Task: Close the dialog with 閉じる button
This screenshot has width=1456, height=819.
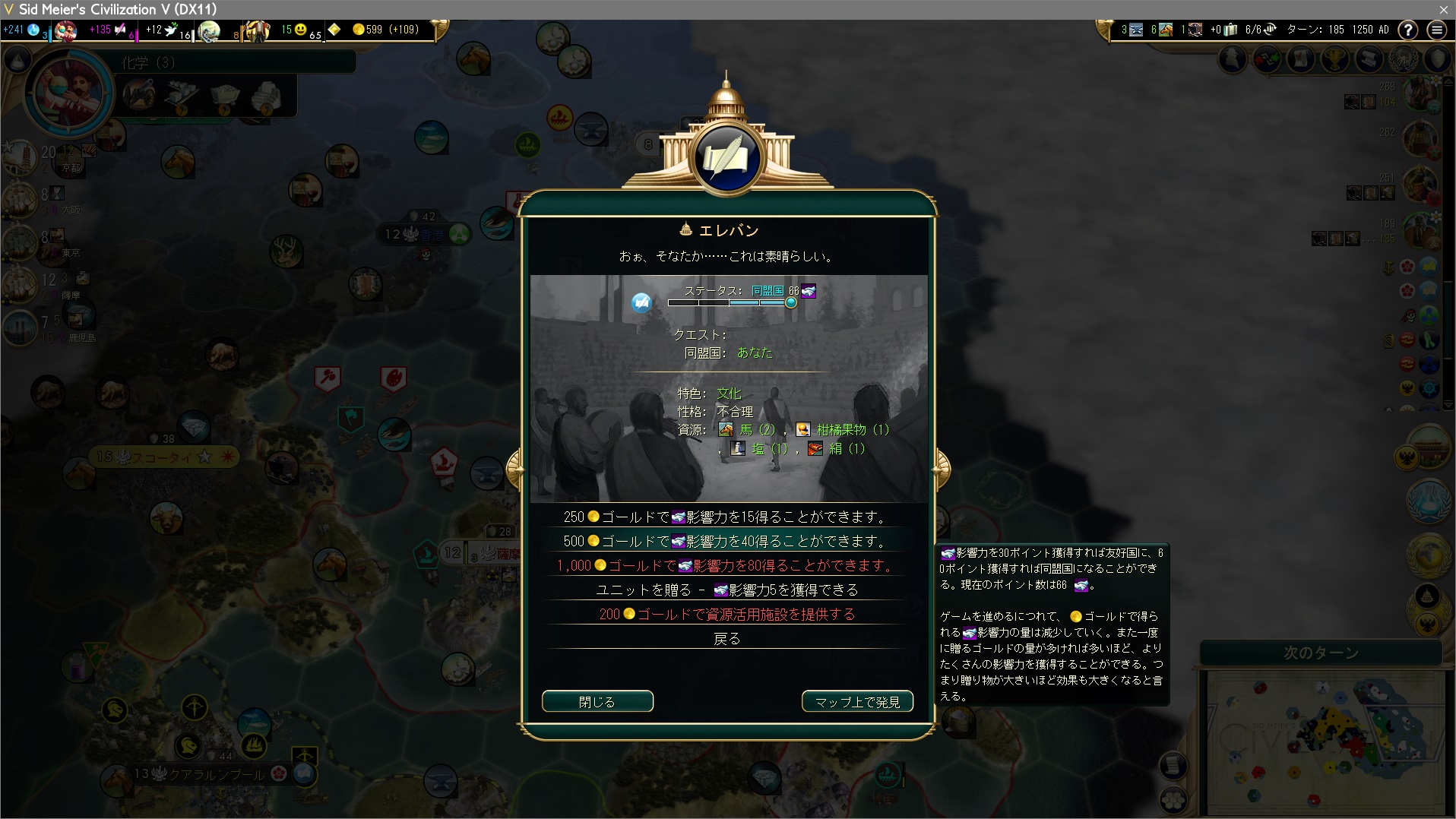Action: pyautogui.click(x=597, y=701)
